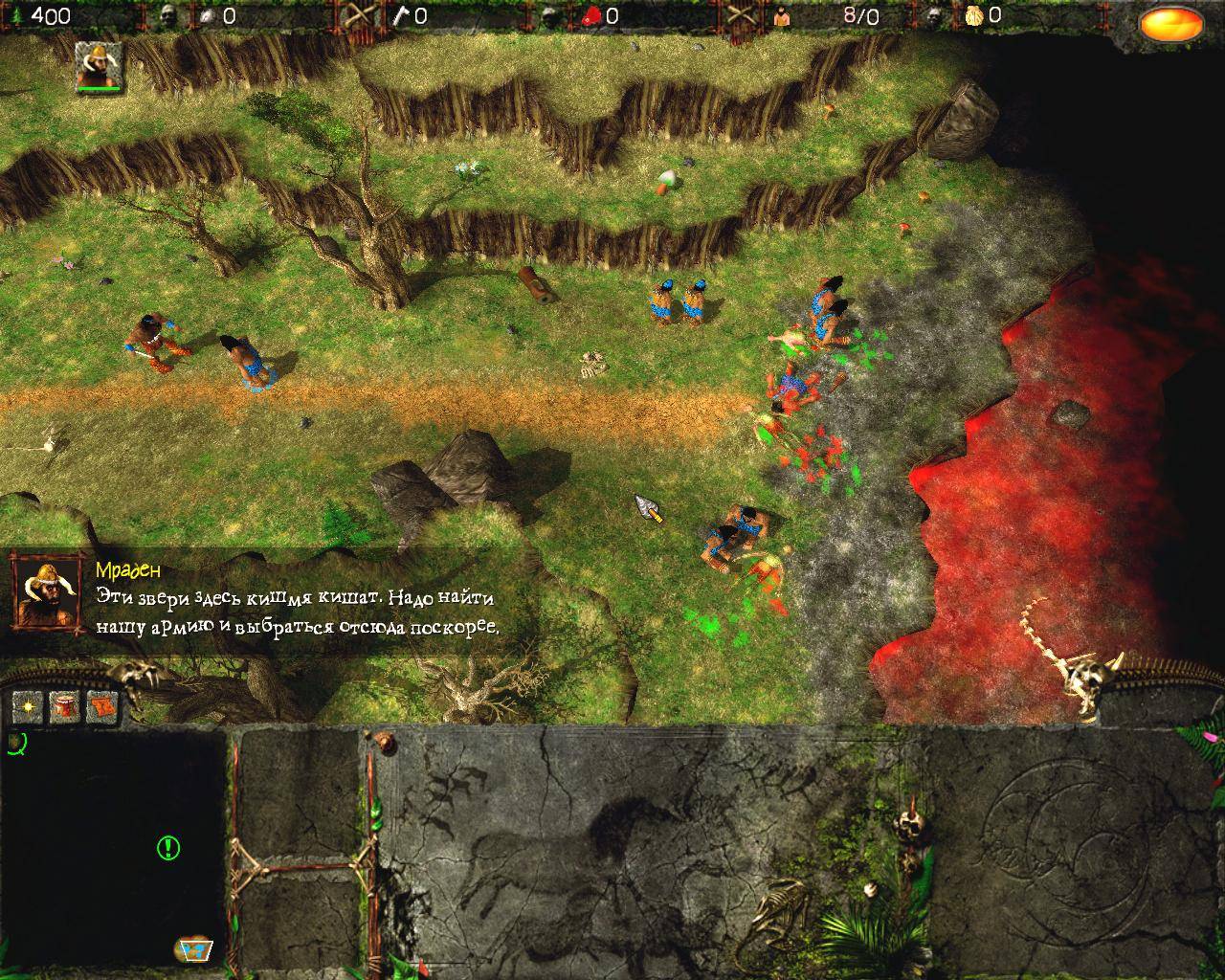Click the orange map scroll button
1225x980 pixels.
click(101, 706)
